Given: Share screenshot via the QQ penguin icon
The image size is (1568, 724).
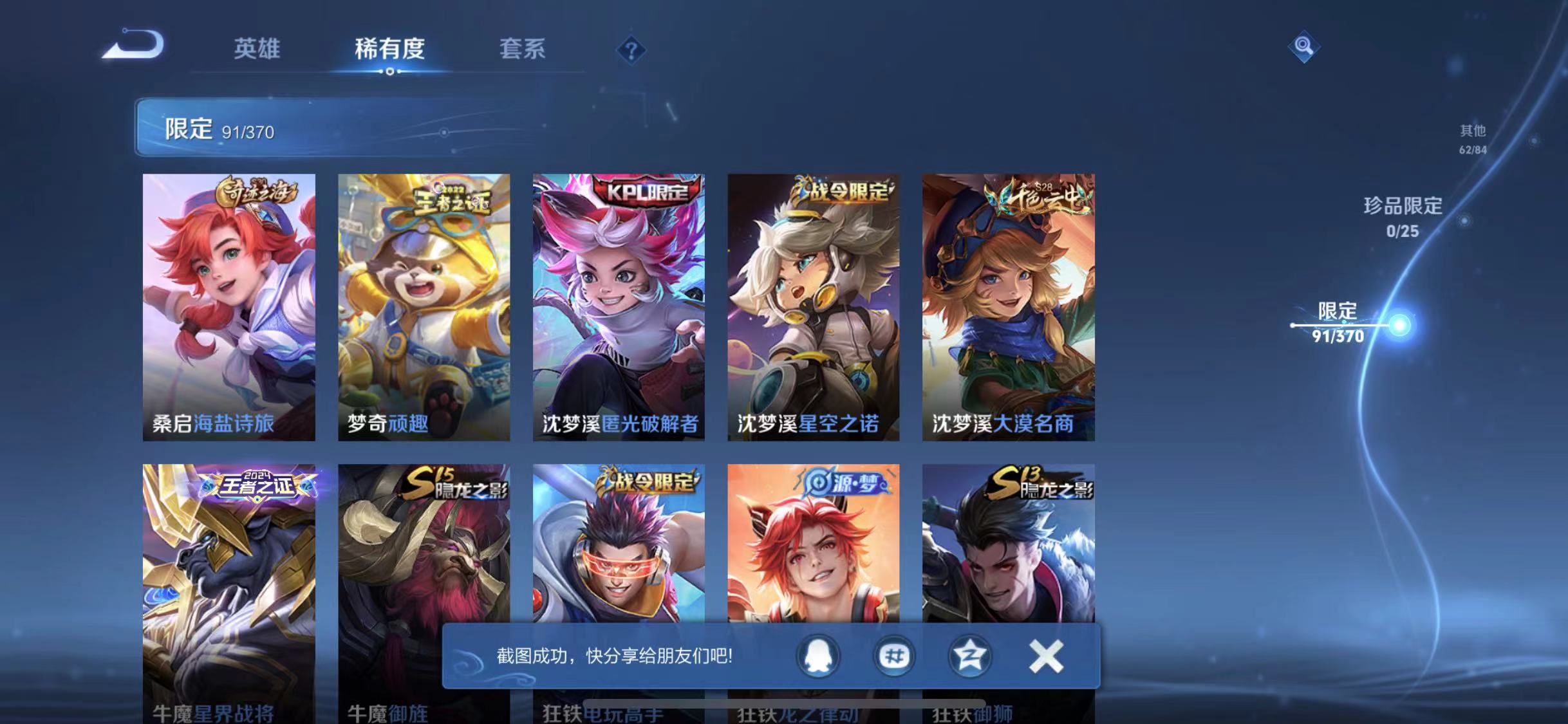Looking at the screenshot, I should (818, 657).
